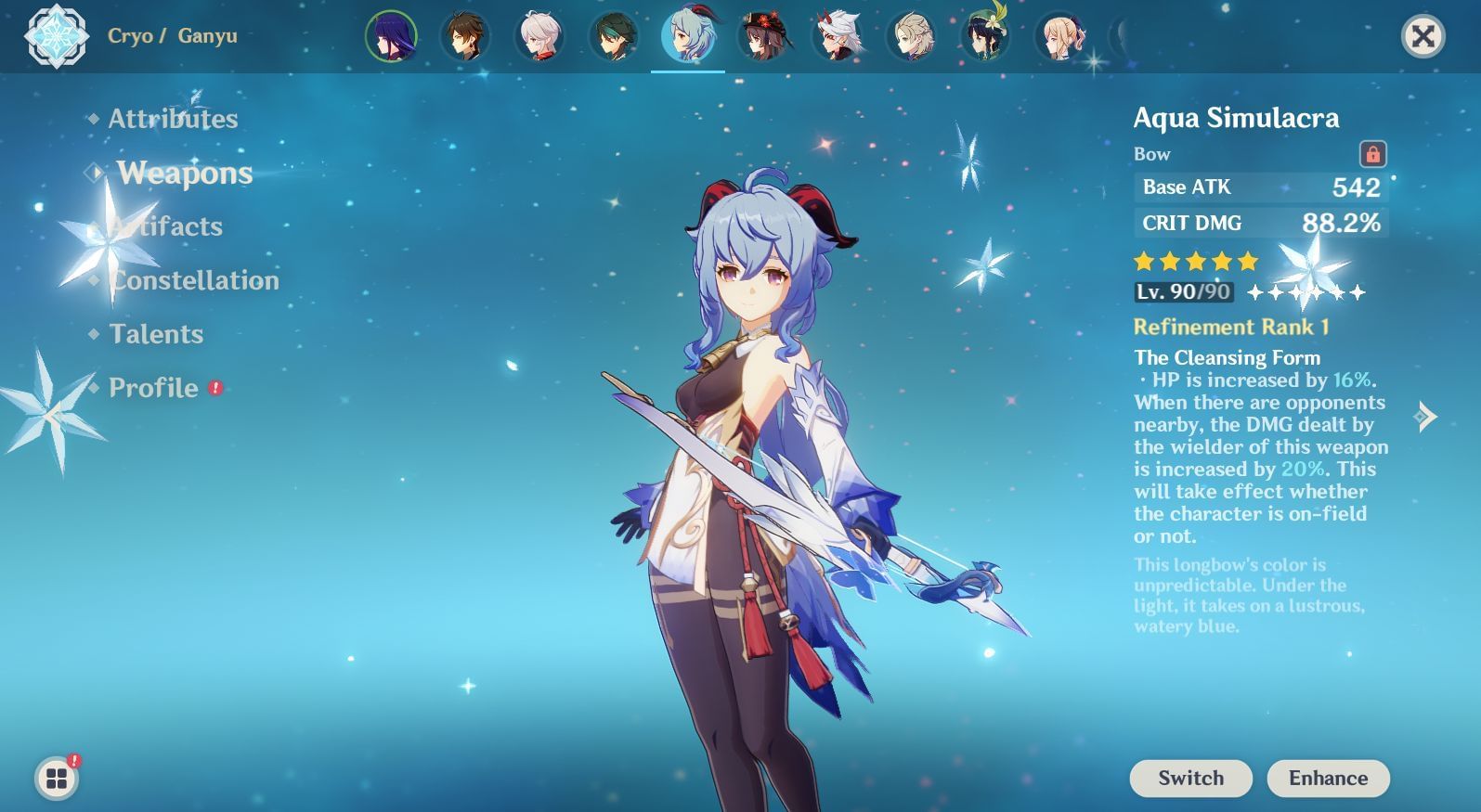
Task: Choose Venti's character portrait
Action: (x=985, y=37)
